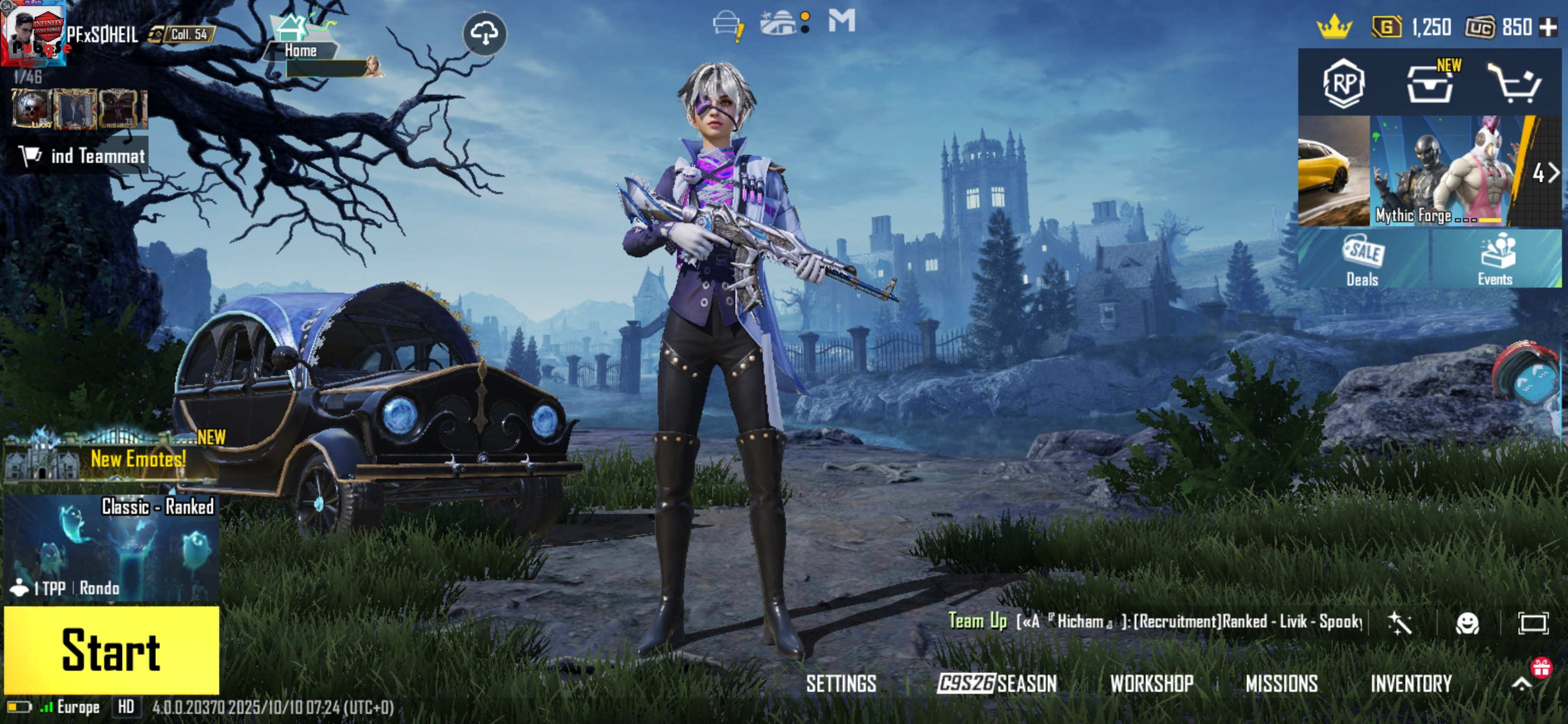Click the yellow Start button
Screen dimensions: 1568x724
(x=112, y=649)
